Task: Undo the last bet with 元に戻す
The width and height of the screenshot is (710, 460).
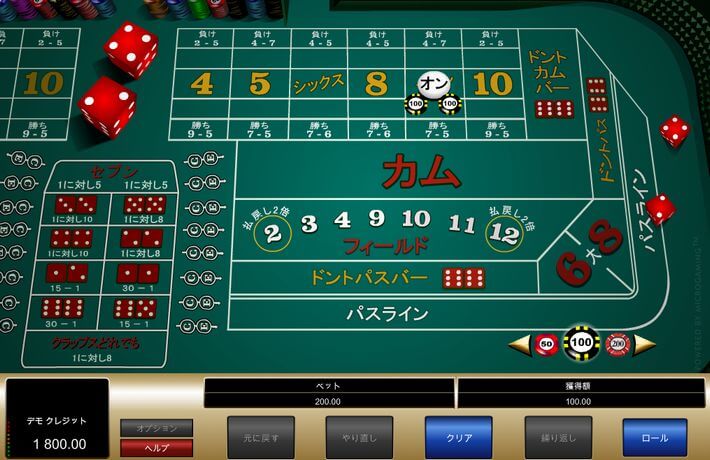Action: (x=259, y=437)
